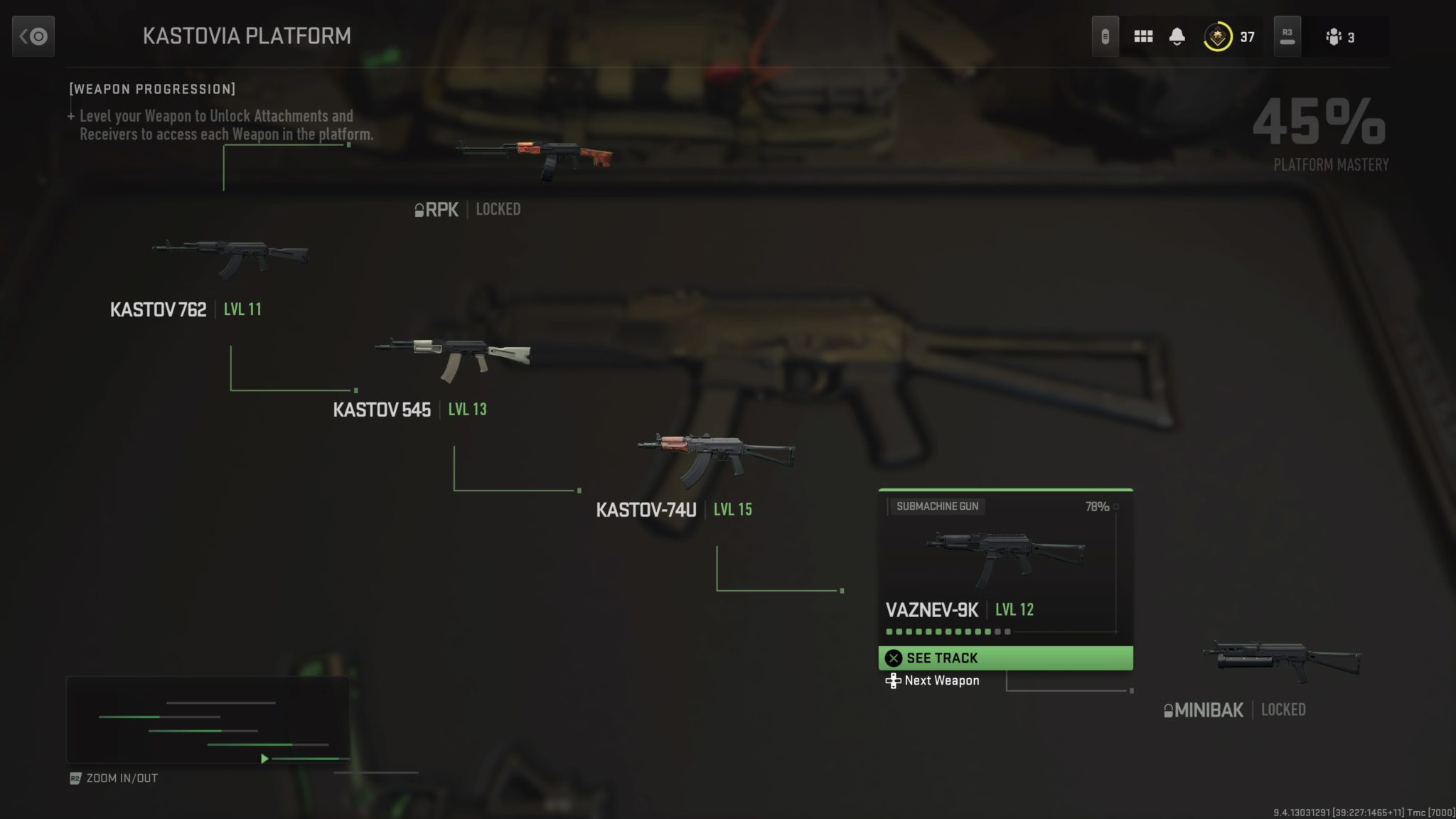Click the lock icon next to MINIBAK

pyautogui.click(x=1169, y=710)
